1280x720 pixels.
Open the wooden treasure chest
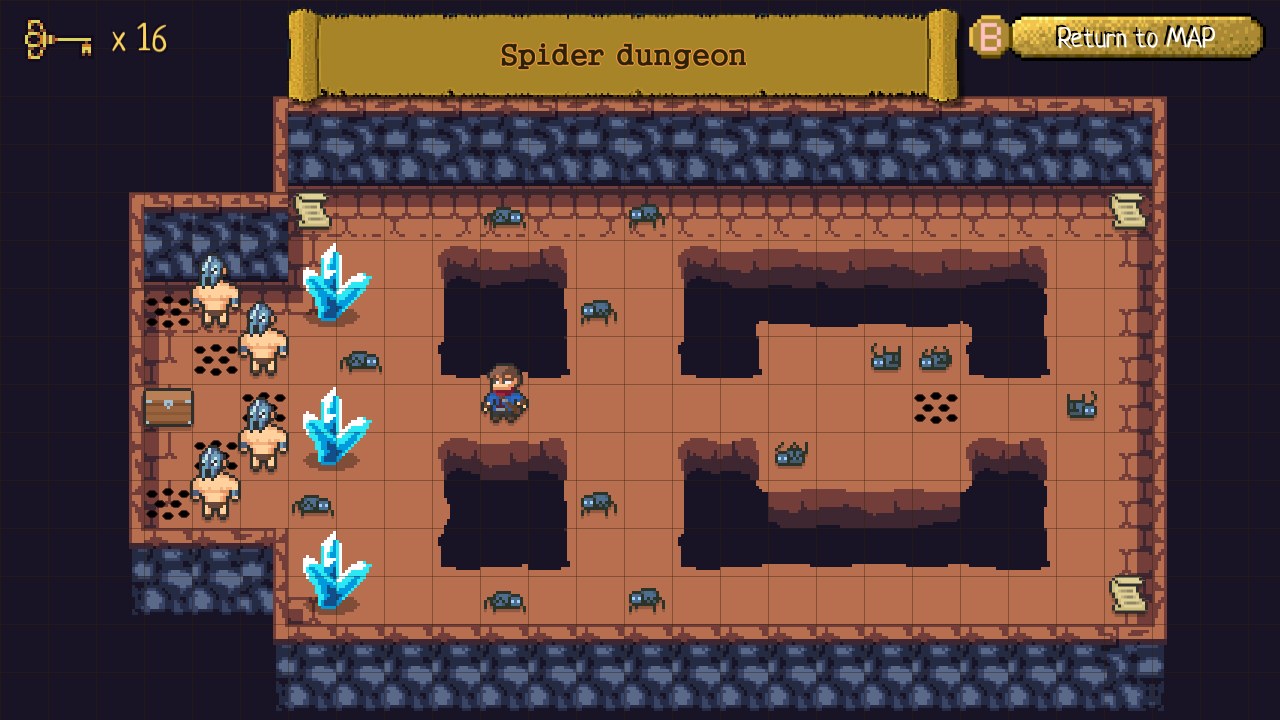(170, 408)
